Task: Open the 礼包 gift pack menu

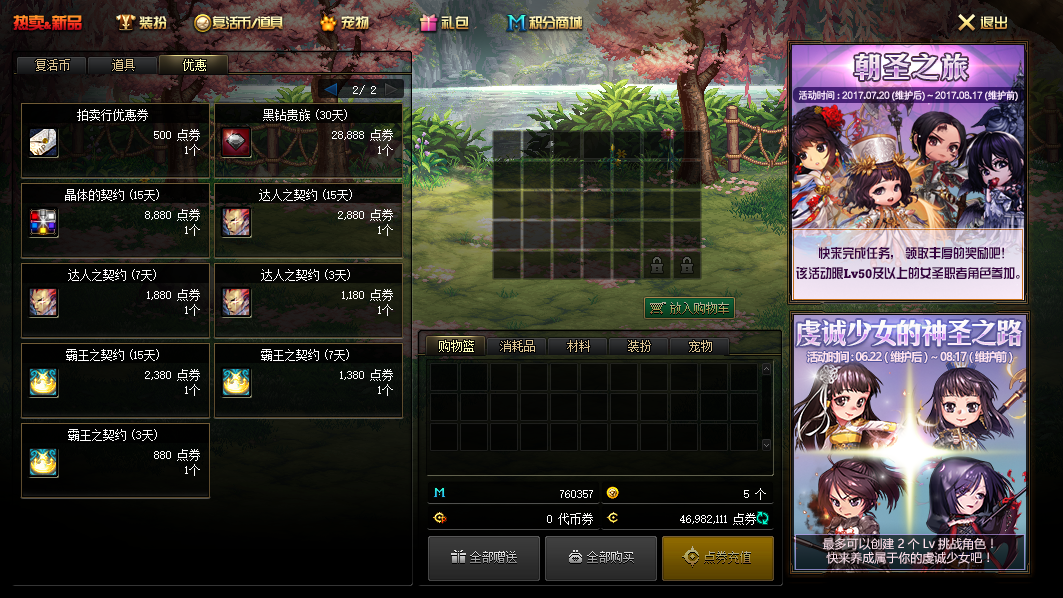Action: click(x=444, y=22)
